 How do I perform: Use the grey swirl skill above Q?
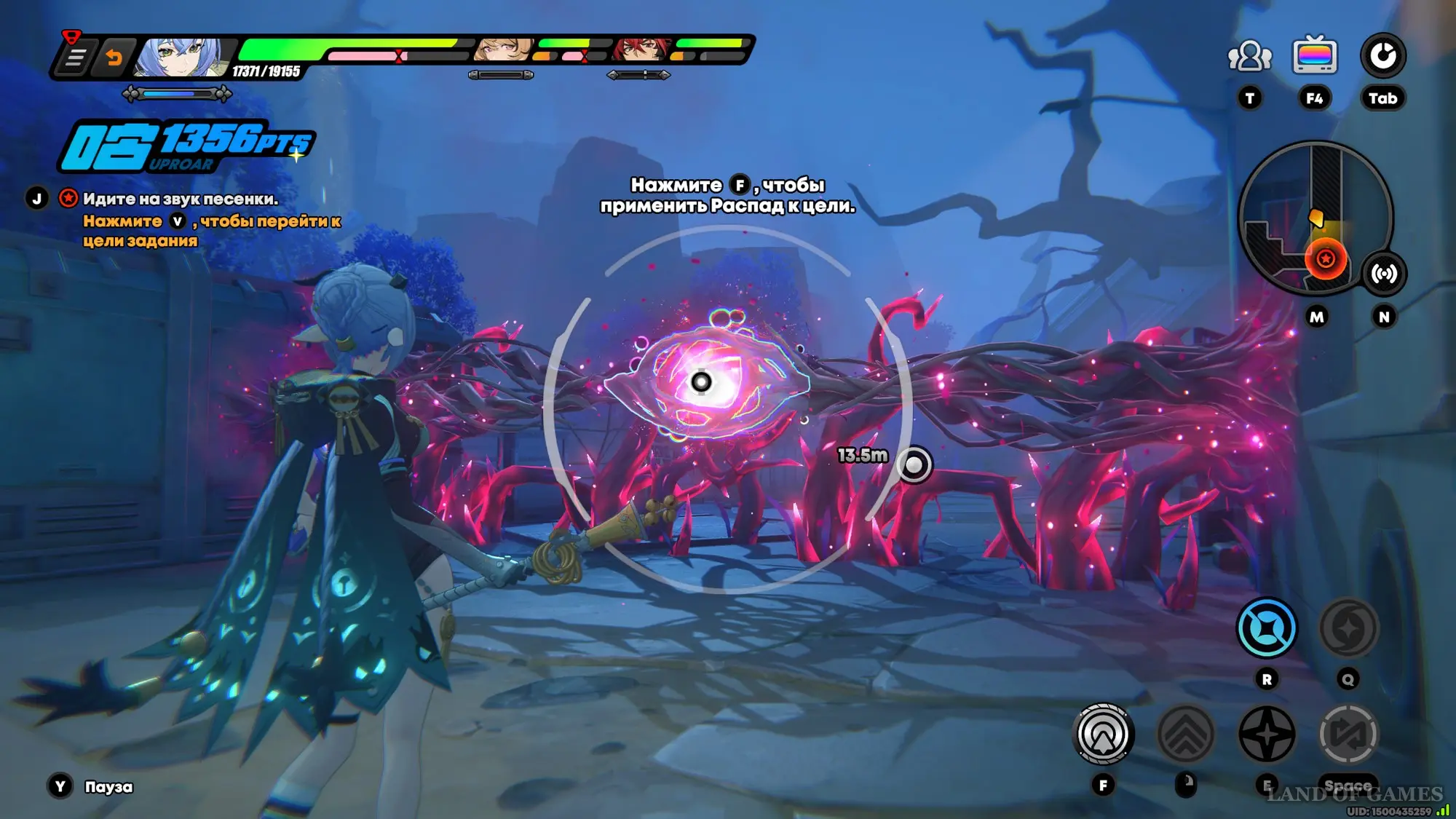coord(1348,628)
